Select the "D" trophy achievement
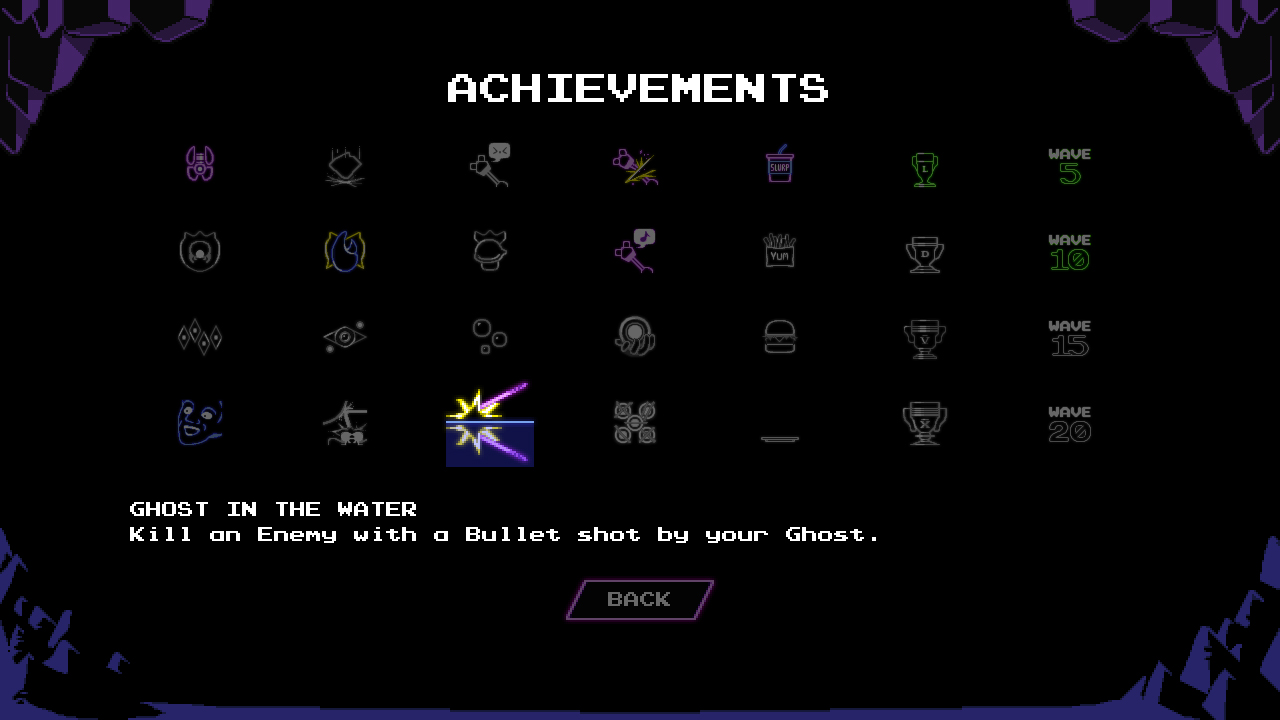The image size is (1280, 720). [x=924, y=251]
